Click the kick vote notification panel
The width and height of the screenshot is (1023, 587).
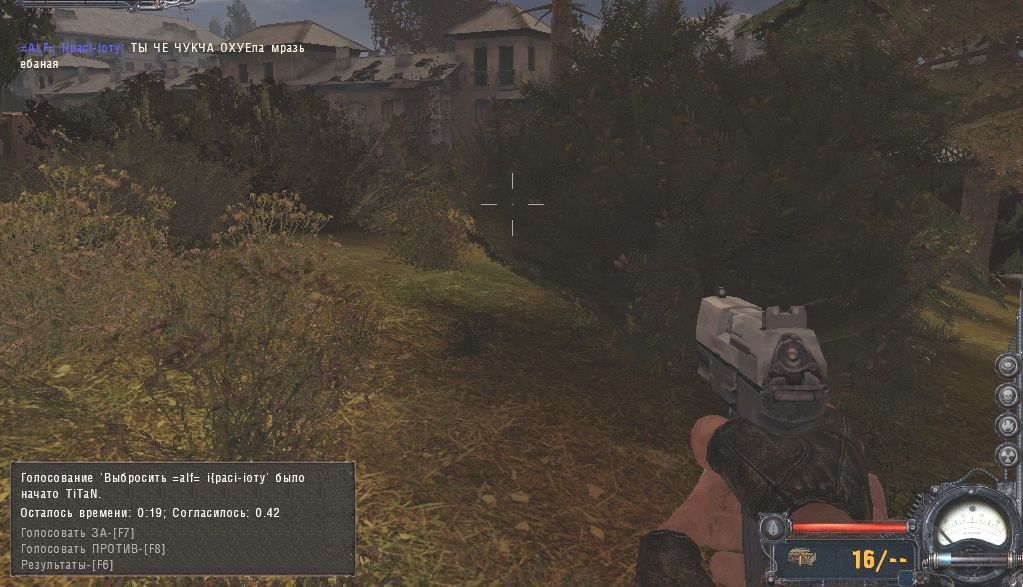click(x=183, y=518)
